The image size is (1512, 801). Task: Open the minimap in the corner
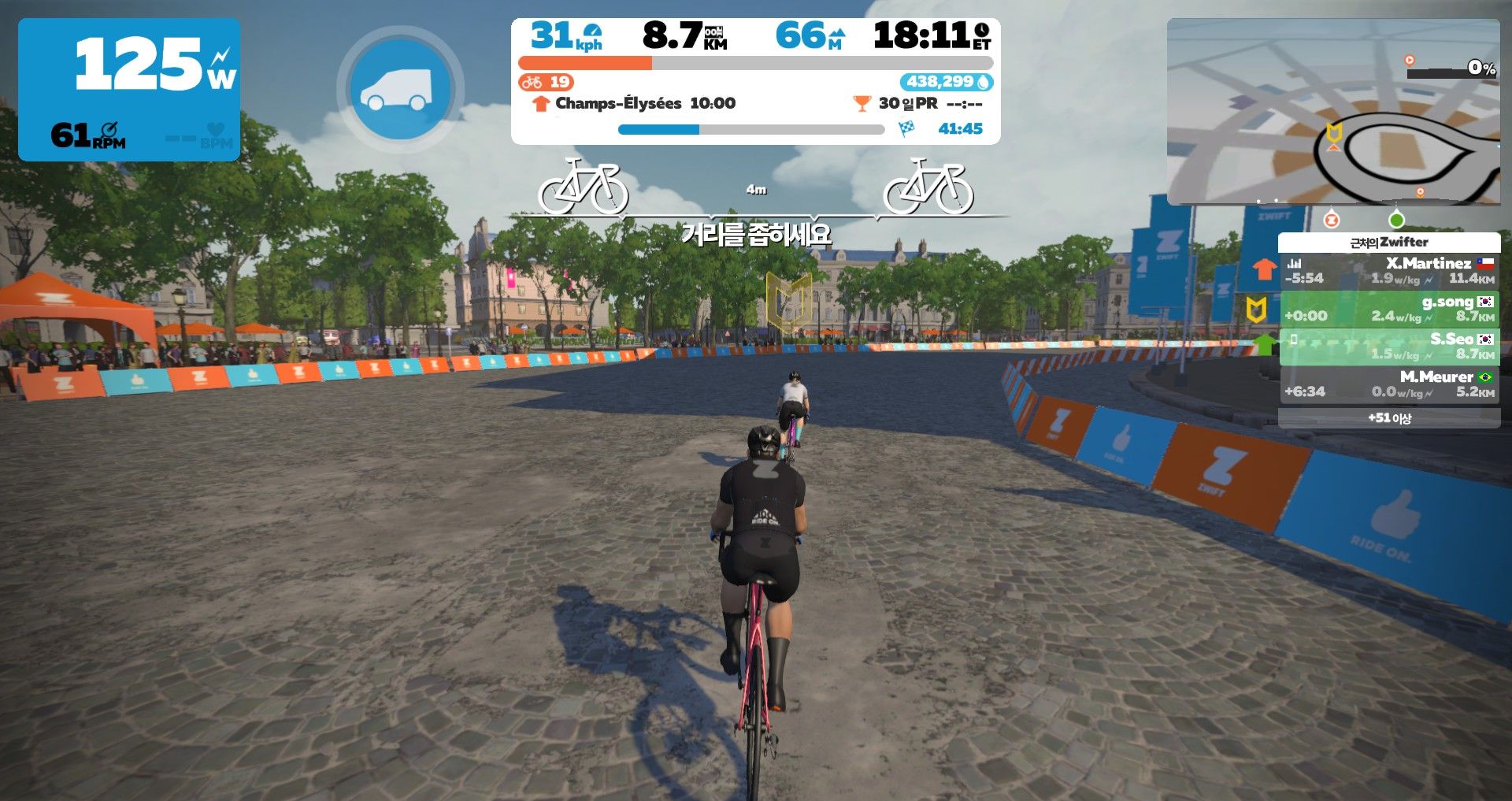(1332, 112)
